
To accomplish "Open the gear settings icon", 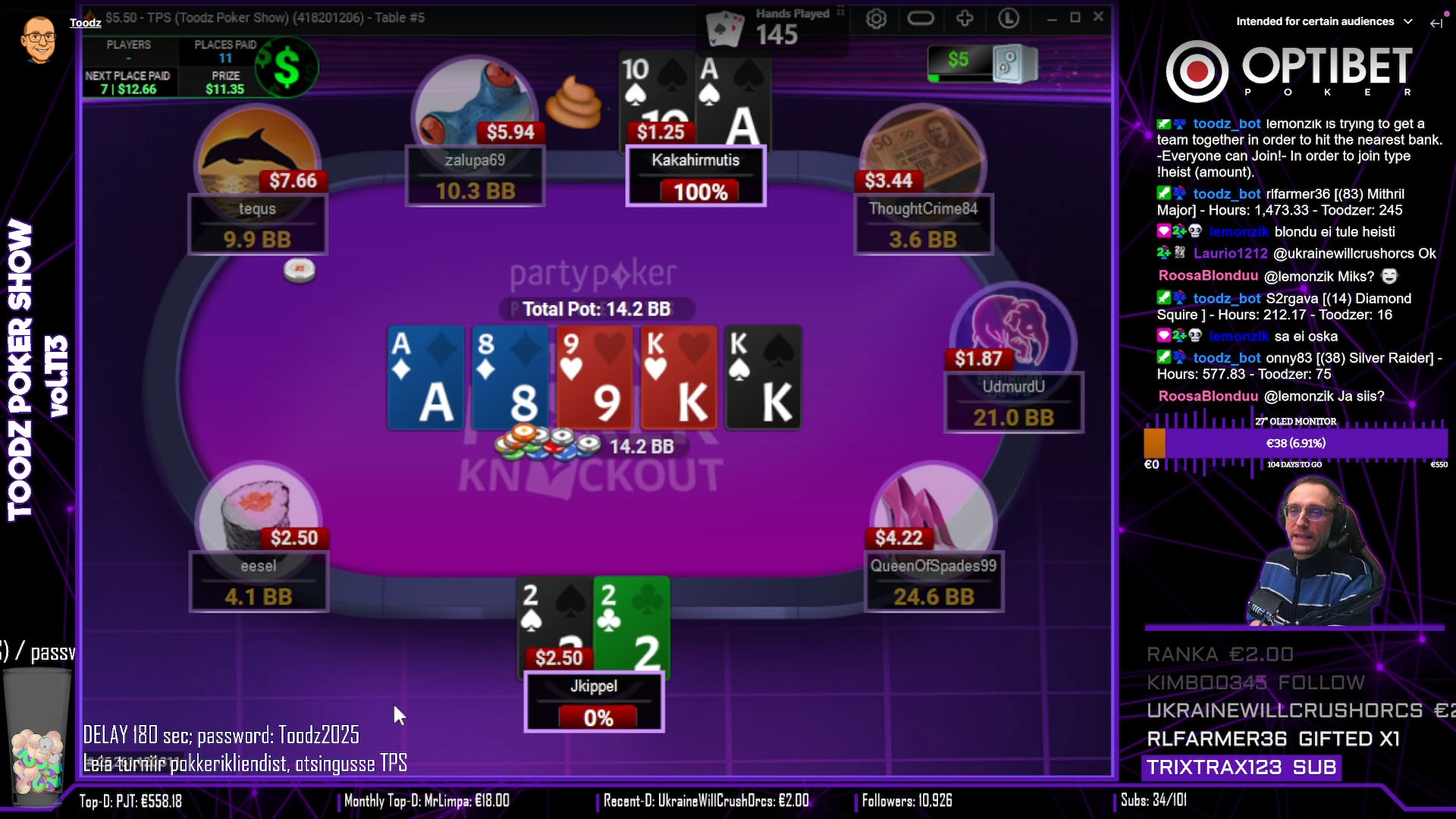I will click(876, 19).
